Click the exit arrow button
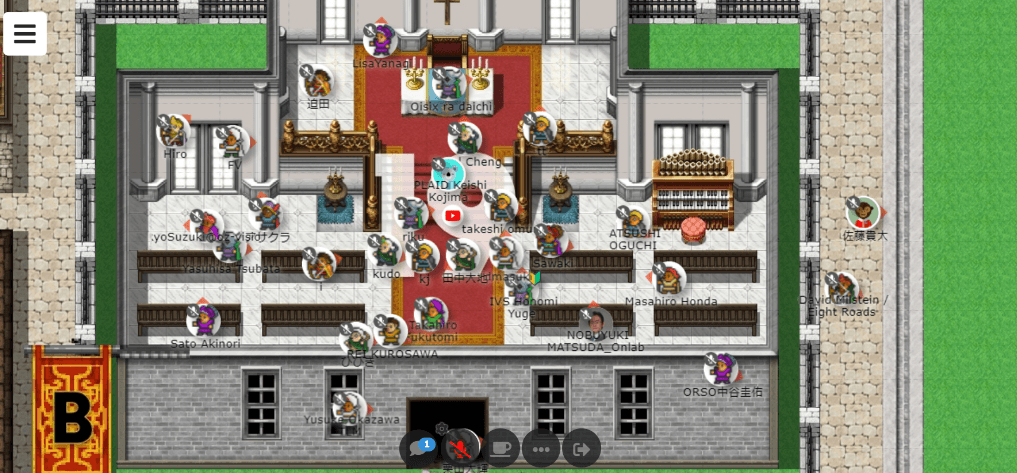The width and height of the screenshot is (1017, 473). 582,449
